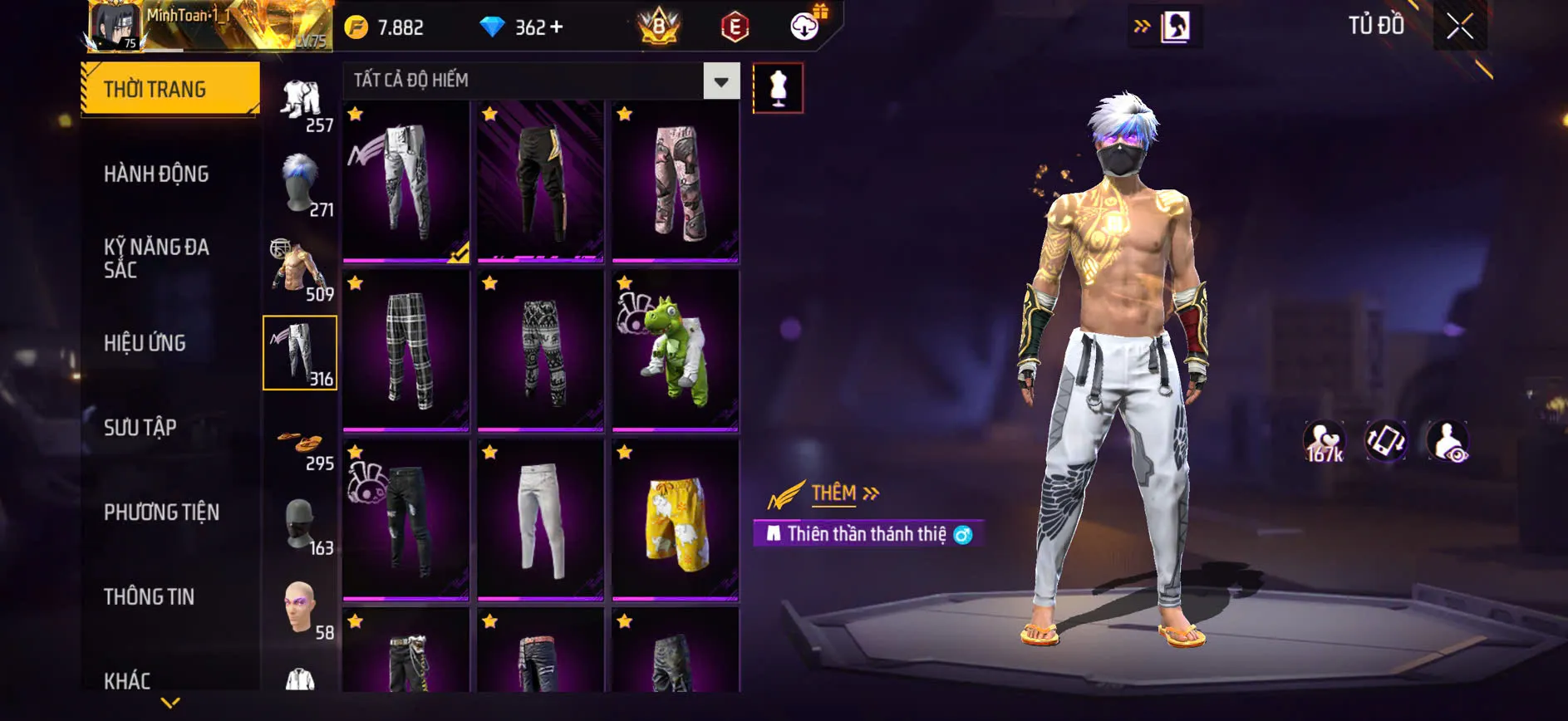
Task: Expand the chevron below the KHÁC menu
Action: [x=170, y=702]
